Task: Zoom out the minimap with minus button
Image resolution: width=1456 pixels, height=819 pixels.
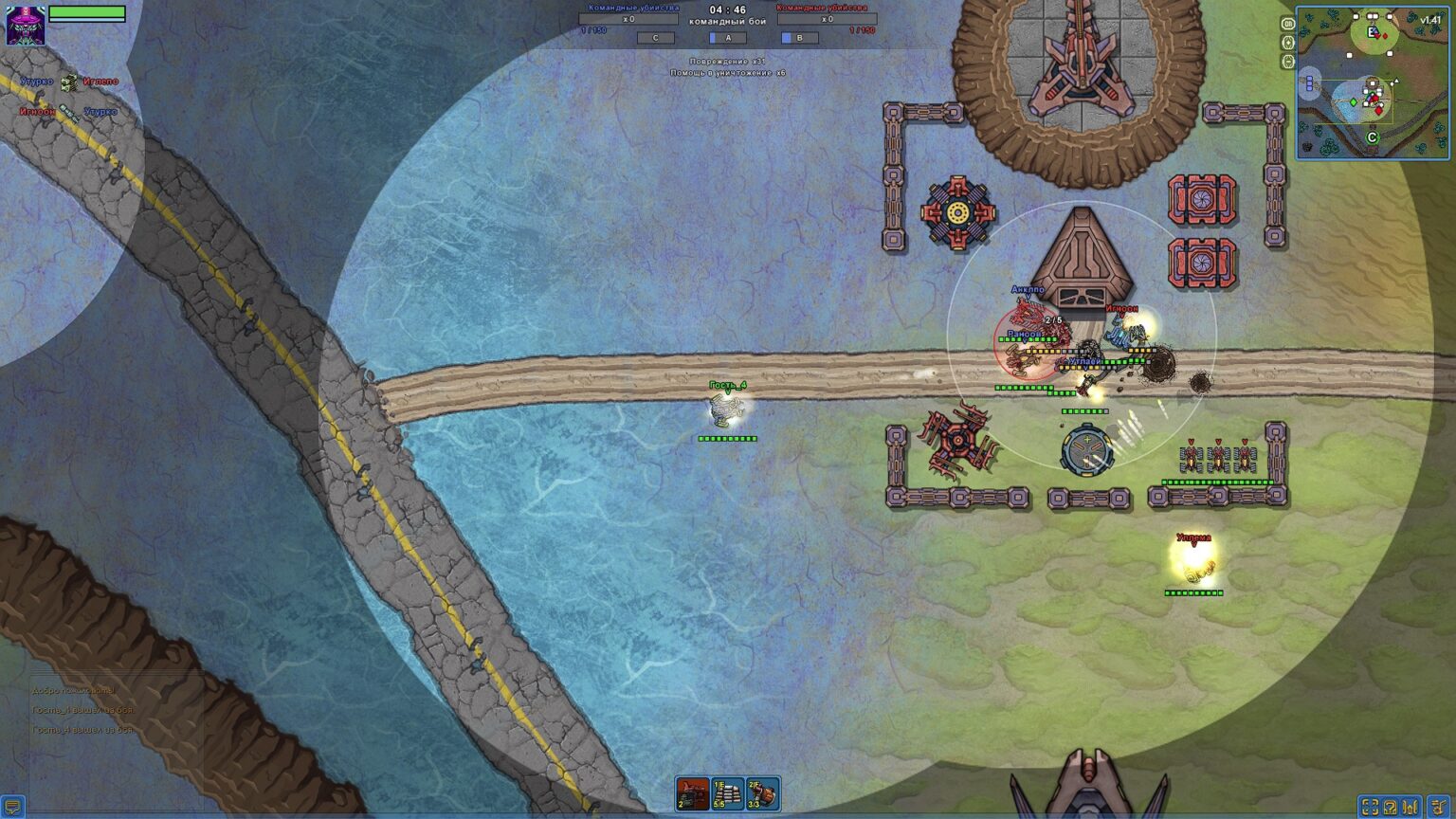Action: 1287,62
